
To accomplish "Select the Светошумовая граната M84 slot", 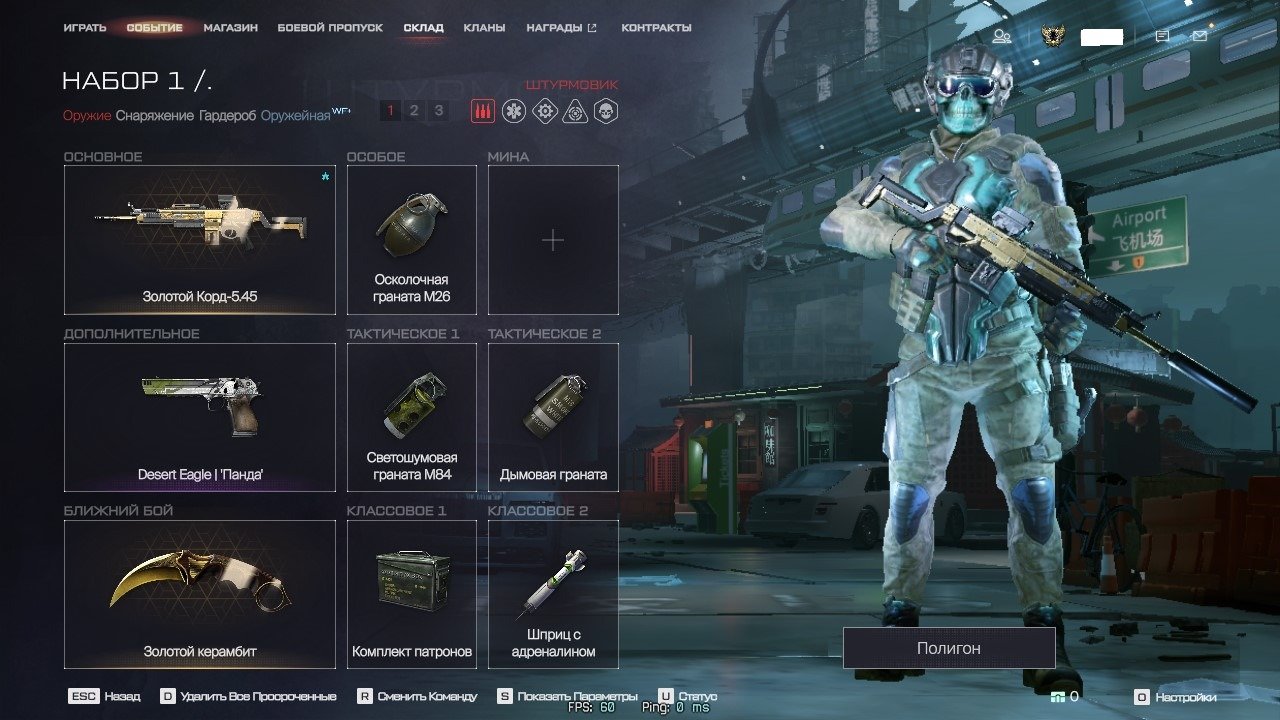I will point(411,417).
